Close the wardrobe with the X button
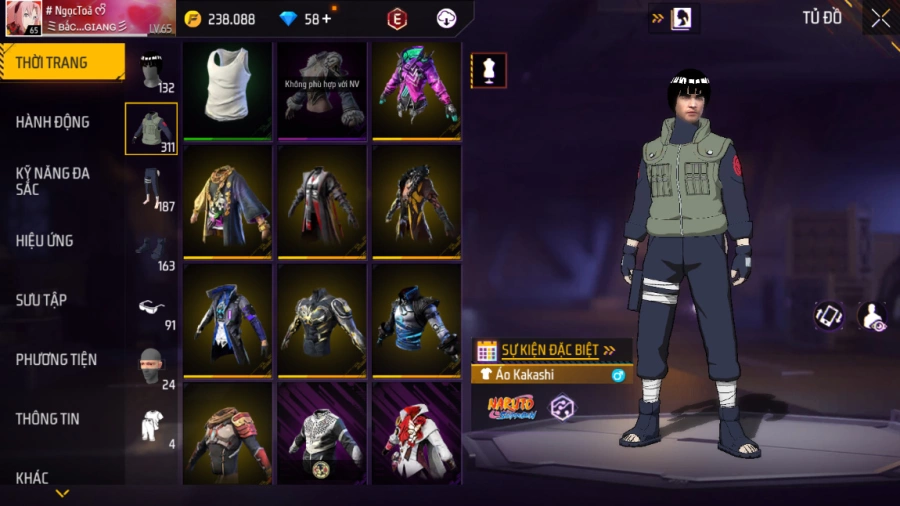The image size is (900, 506). [880, 18]
